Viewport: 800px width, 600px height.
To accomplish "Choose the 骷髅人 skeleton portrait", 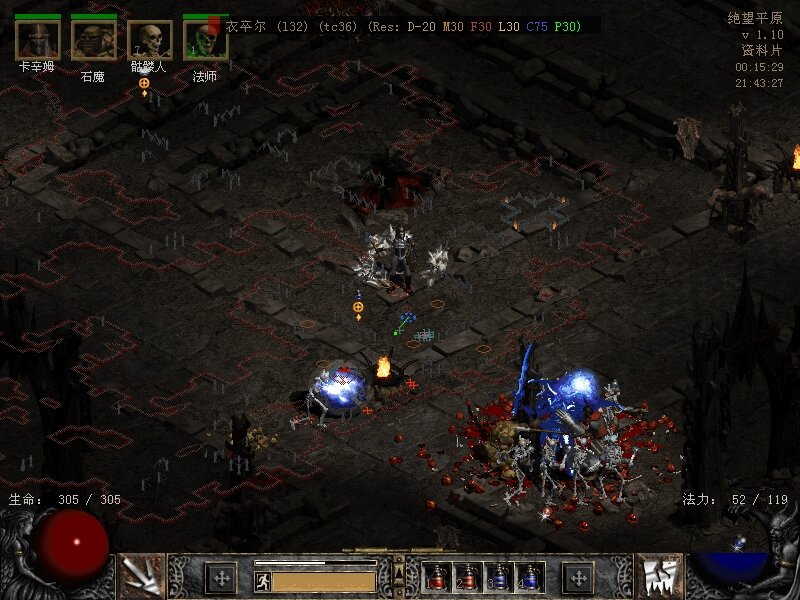I will 149,40.
